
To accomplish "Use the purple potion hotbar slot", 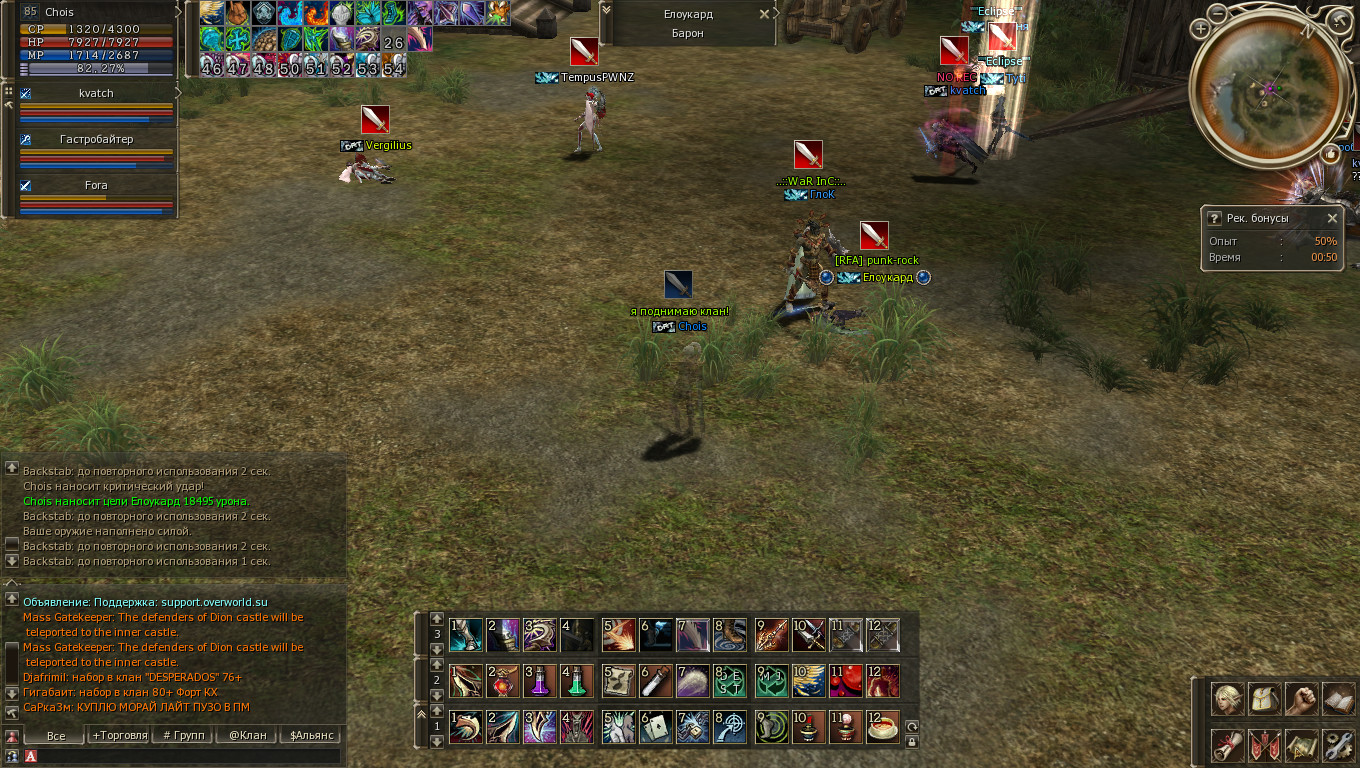I will point(539,681).
